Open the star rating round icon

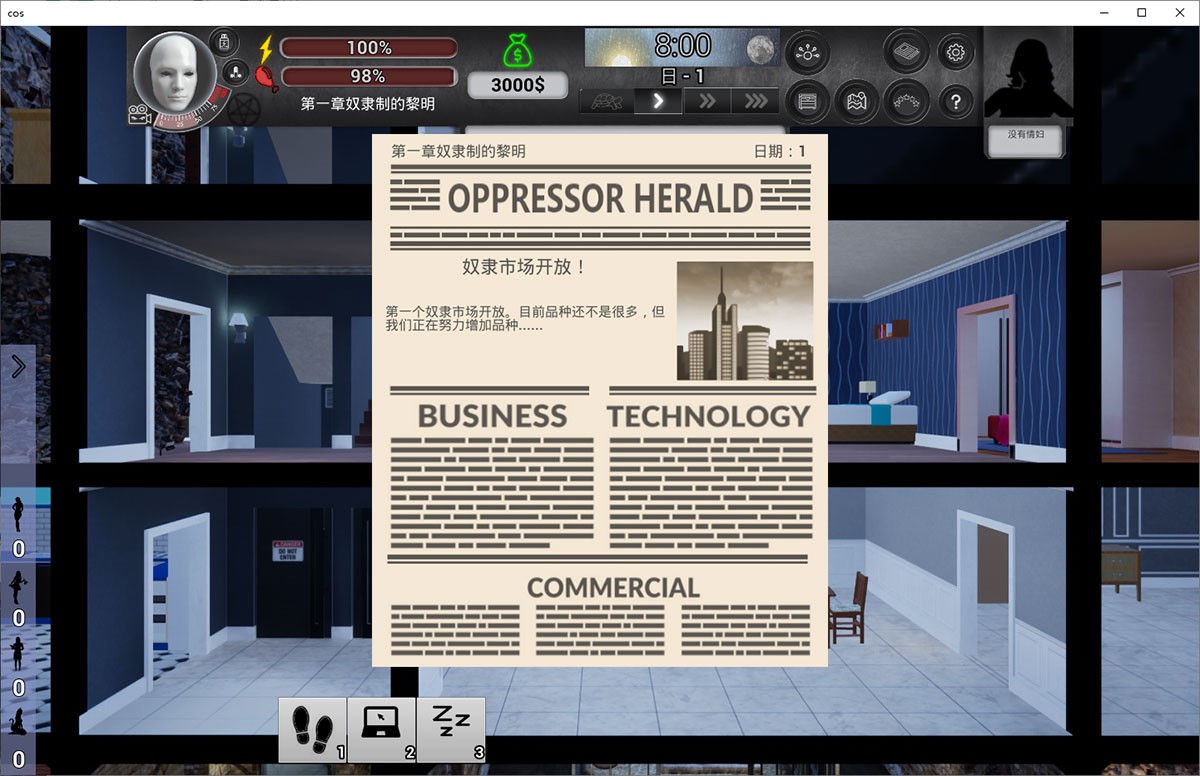(x=906, y=101)
